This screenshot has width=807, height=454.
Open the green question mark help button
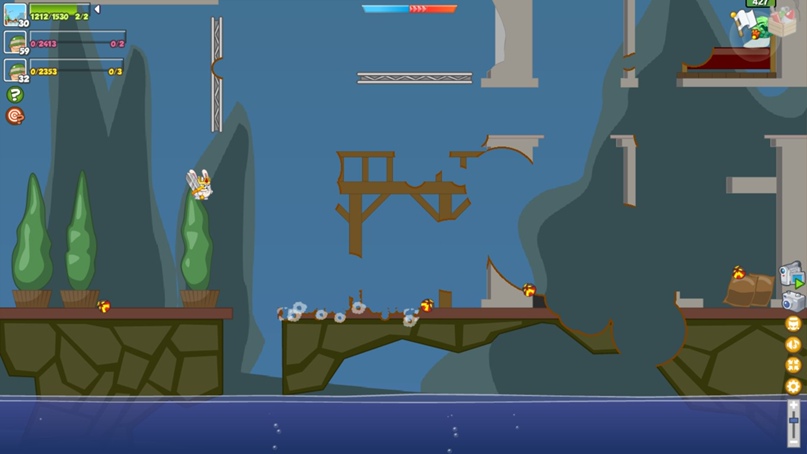coord(15,95)
